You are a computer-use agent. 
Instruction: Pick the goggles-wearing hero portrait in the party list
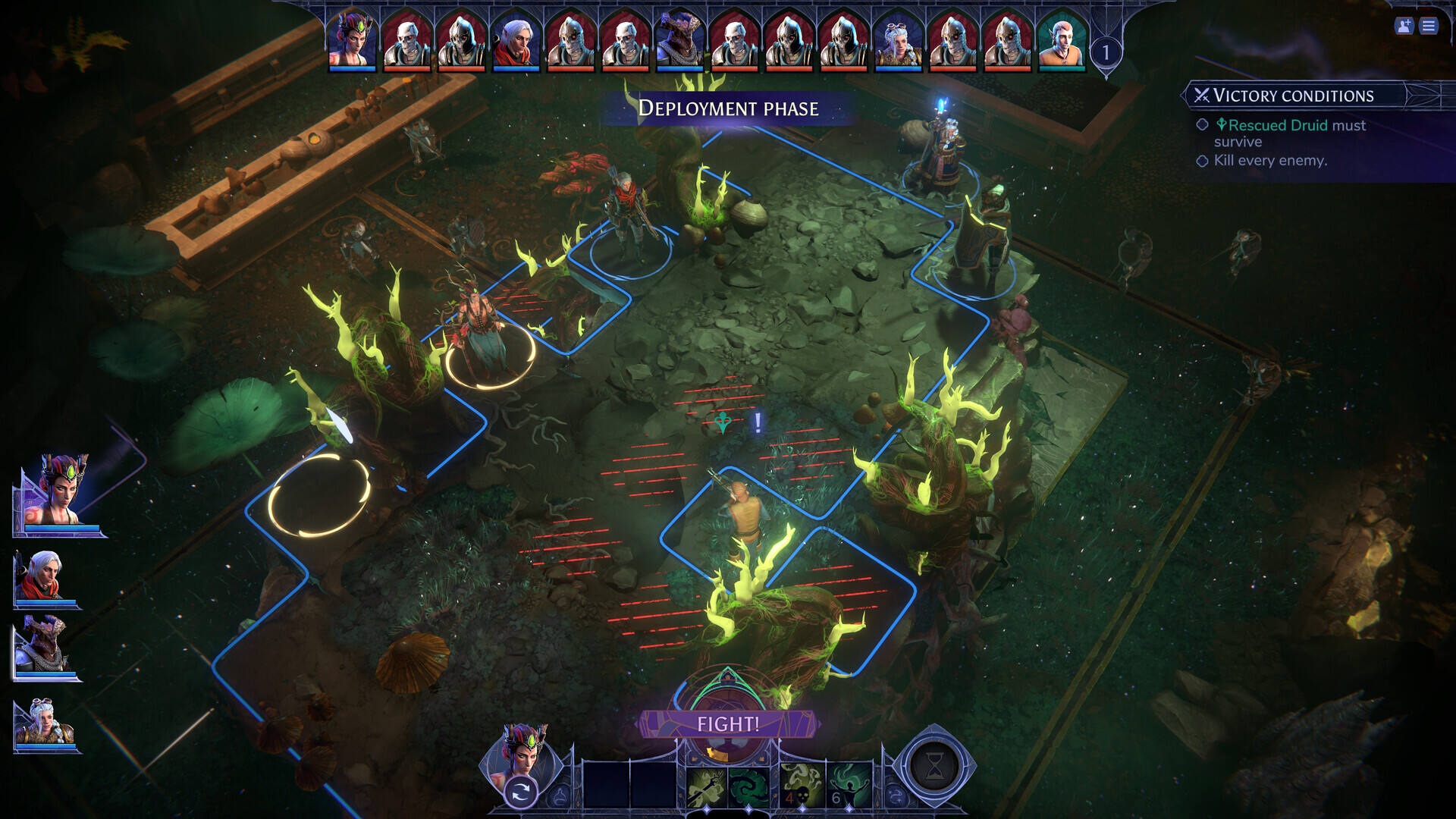(x=44, y=726)
